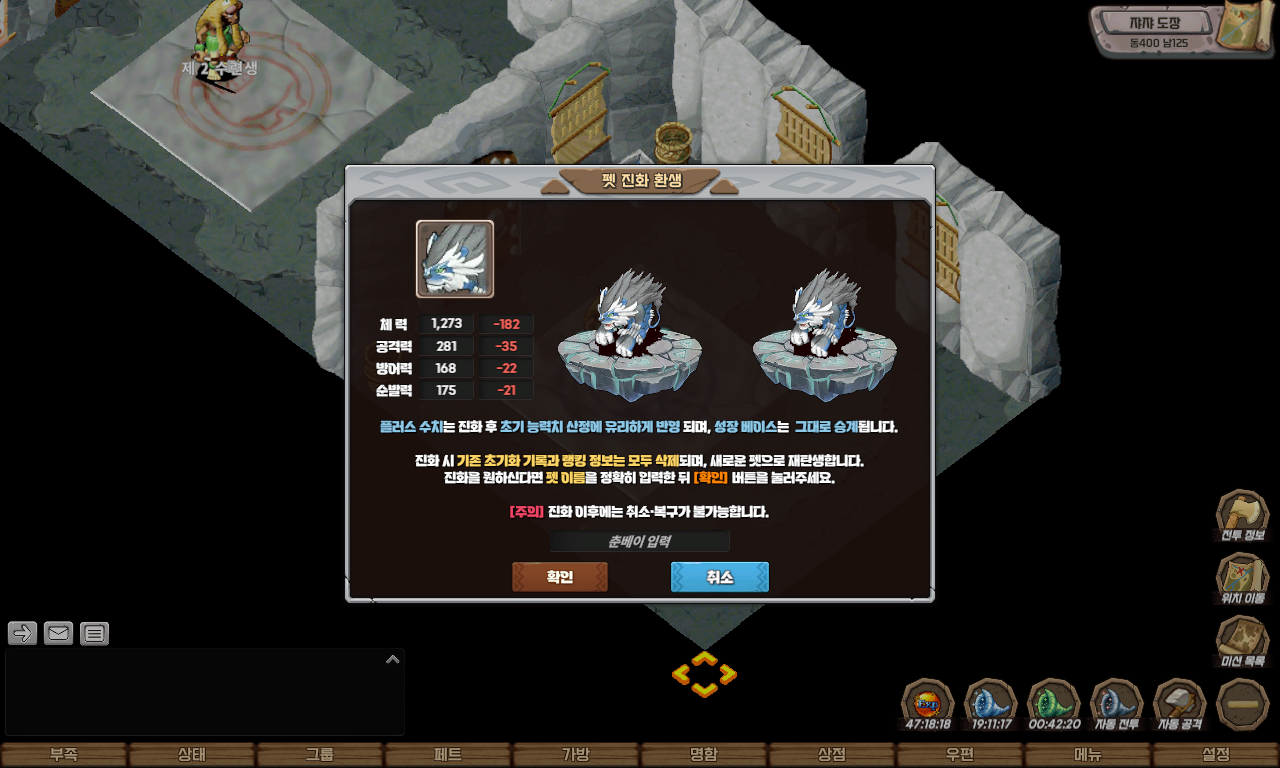Open the 그룹 group menu
This screenshot has width=1280, height=768.
pos(320,755)
